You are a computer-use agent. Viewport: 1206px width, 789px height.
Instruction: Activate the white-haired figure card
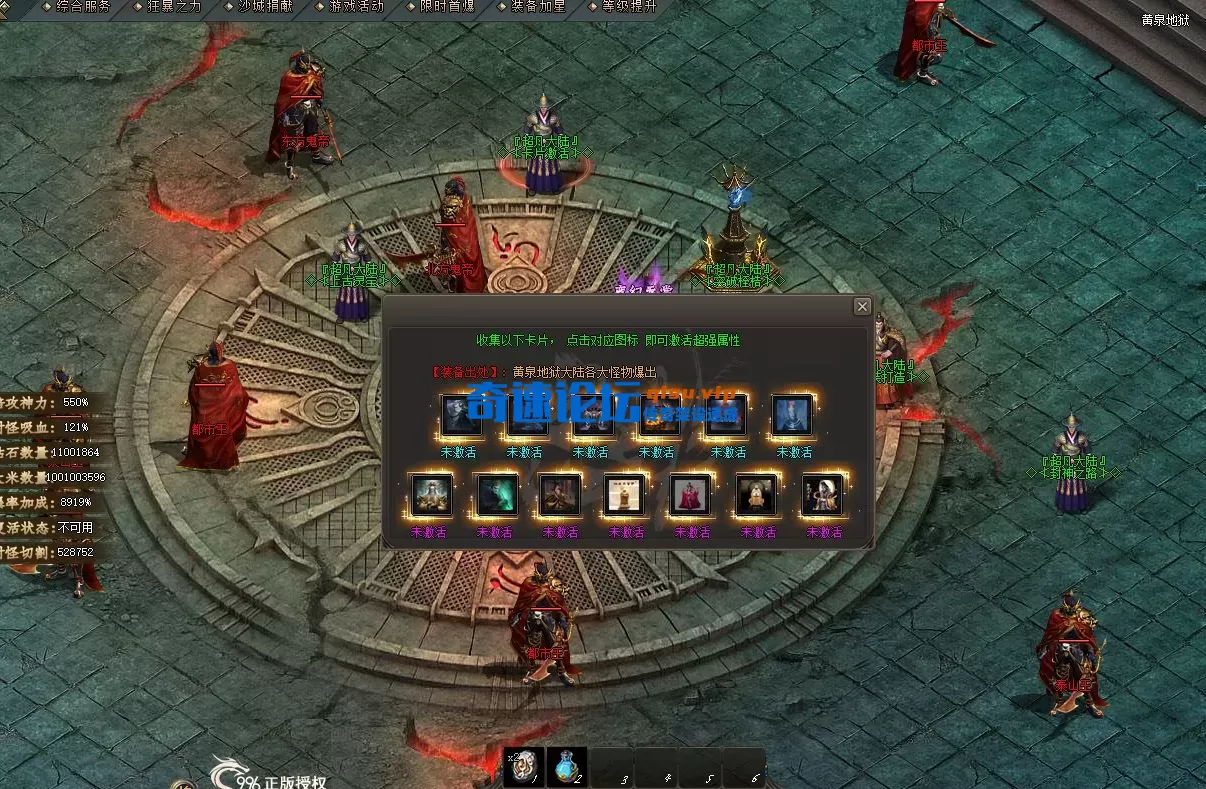point(823,494)
